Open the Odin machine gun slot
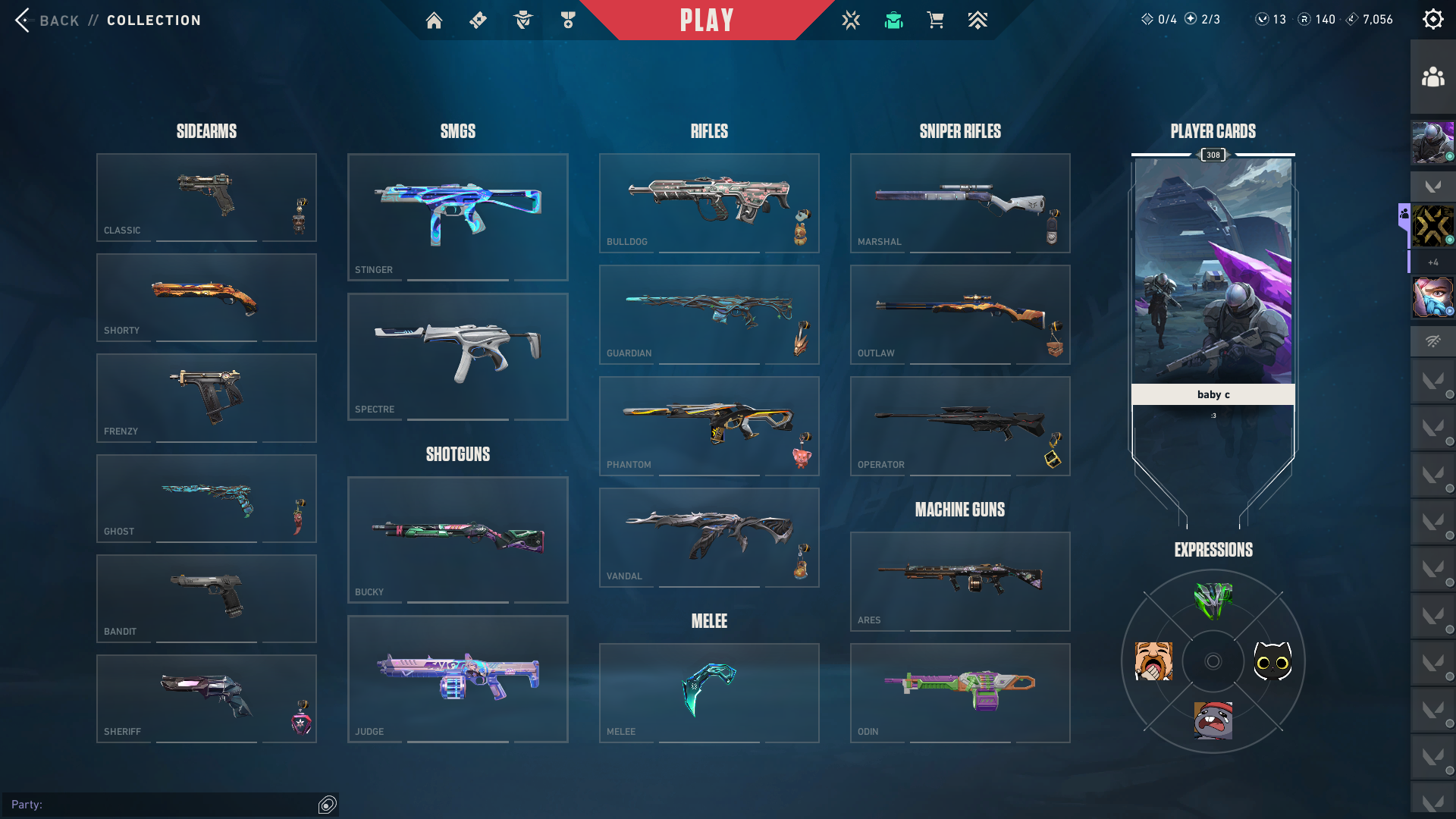Image resolution: width=1456 pixels, height=819 pixels. click(960, 692)
